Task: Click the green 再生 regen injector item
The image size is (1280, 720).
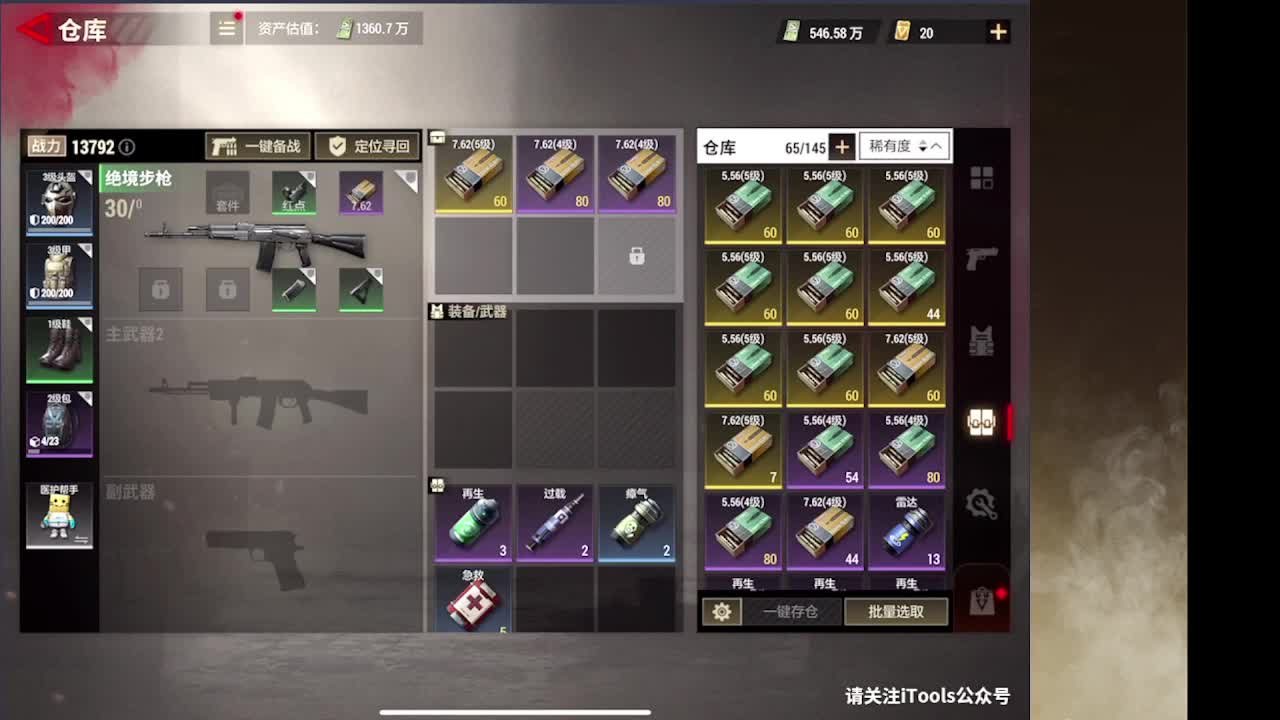Action: click(x=471, y=523)
